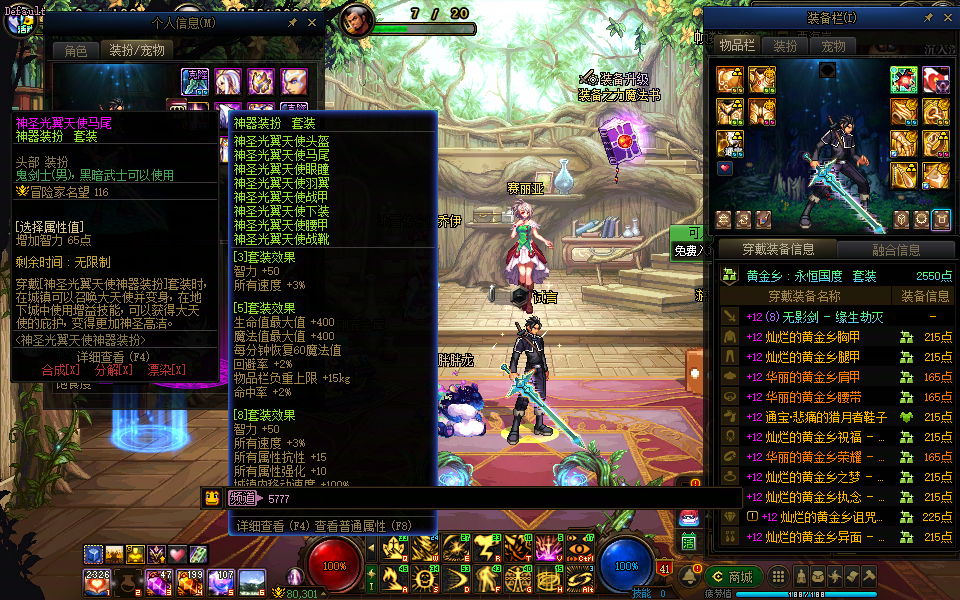
Task: Close the personal info window
Action: (x=312, y=22)
